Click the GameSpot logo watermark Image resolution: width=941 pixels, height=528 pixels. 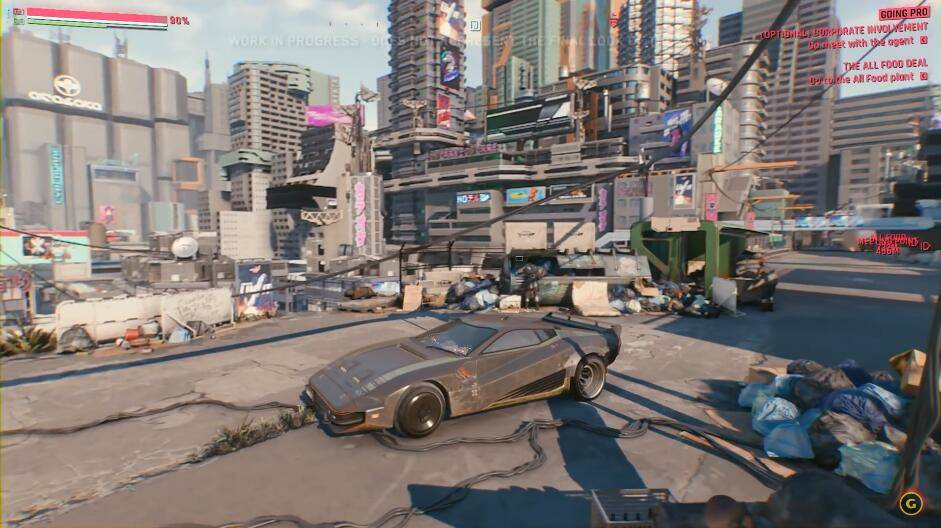pyautogui.click(x=910, y=502)
